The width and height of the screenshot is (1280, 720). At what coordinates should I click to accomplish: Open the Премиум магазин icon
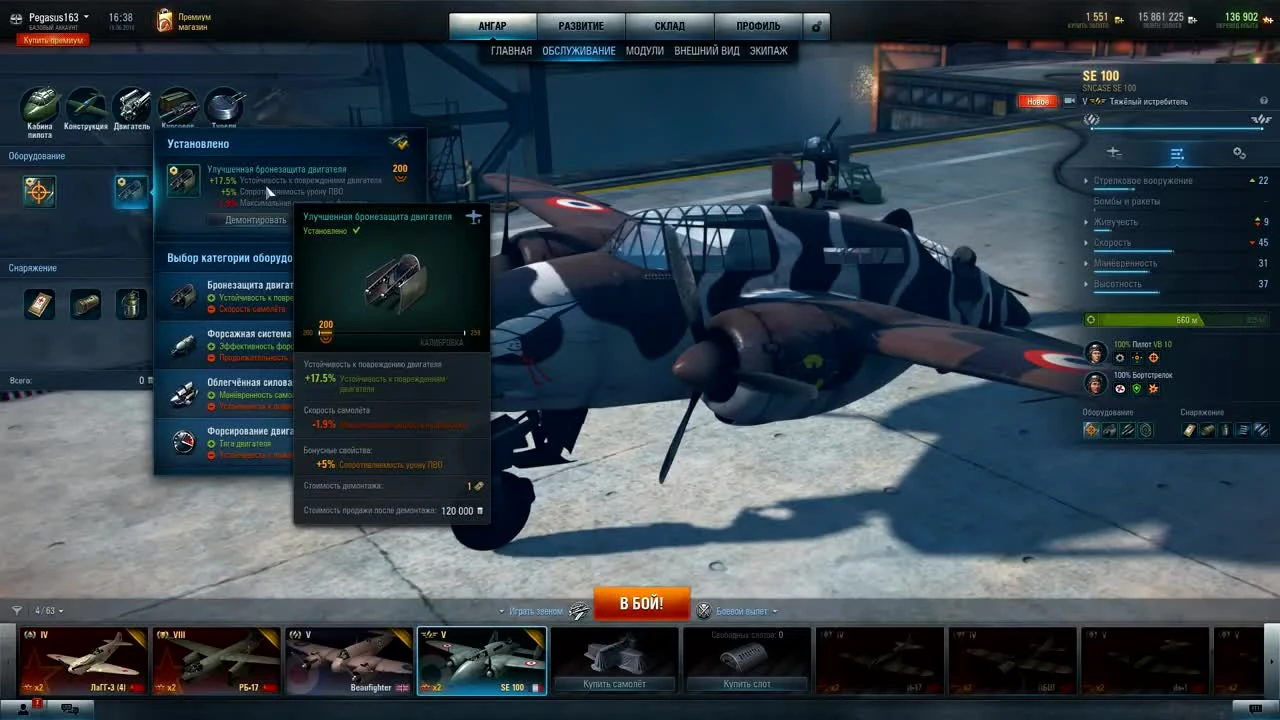(x=163, y=19)
